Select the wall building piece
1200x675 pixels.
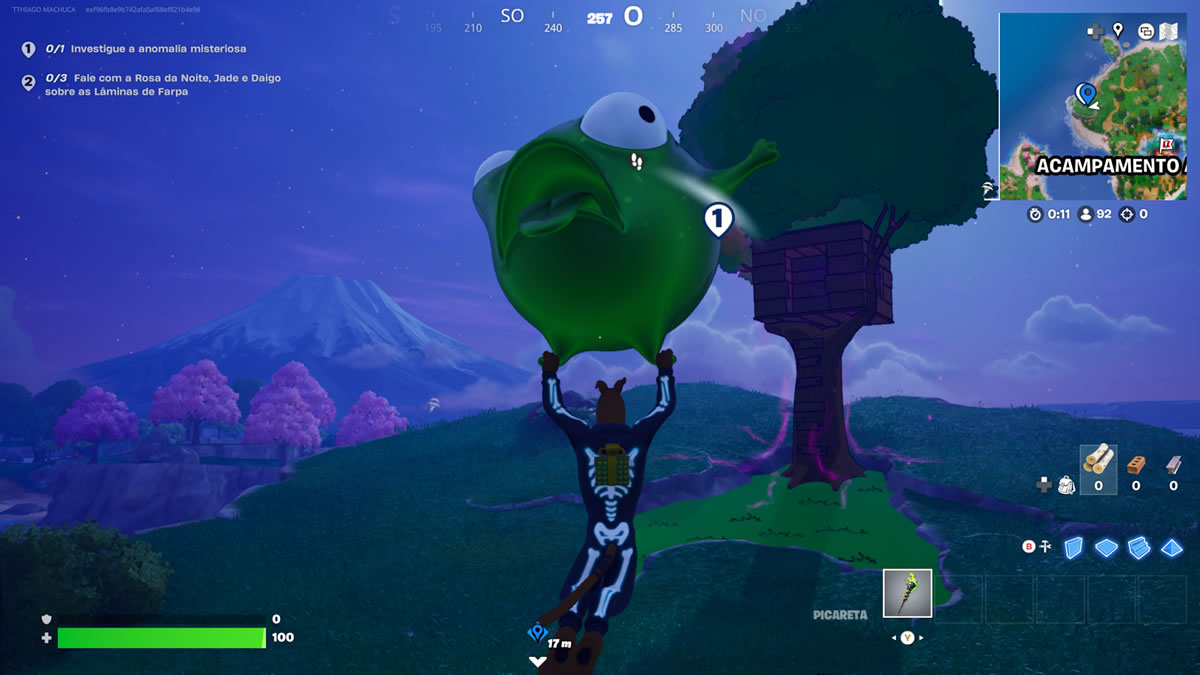coord(1073,547)
